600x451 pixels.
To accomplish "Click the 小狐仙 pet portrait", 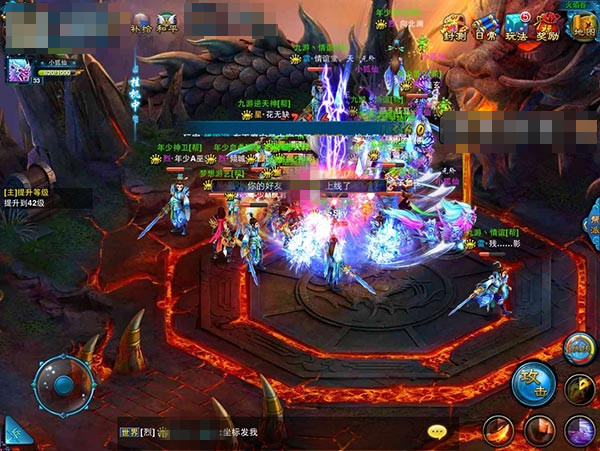I will point(19,70).
